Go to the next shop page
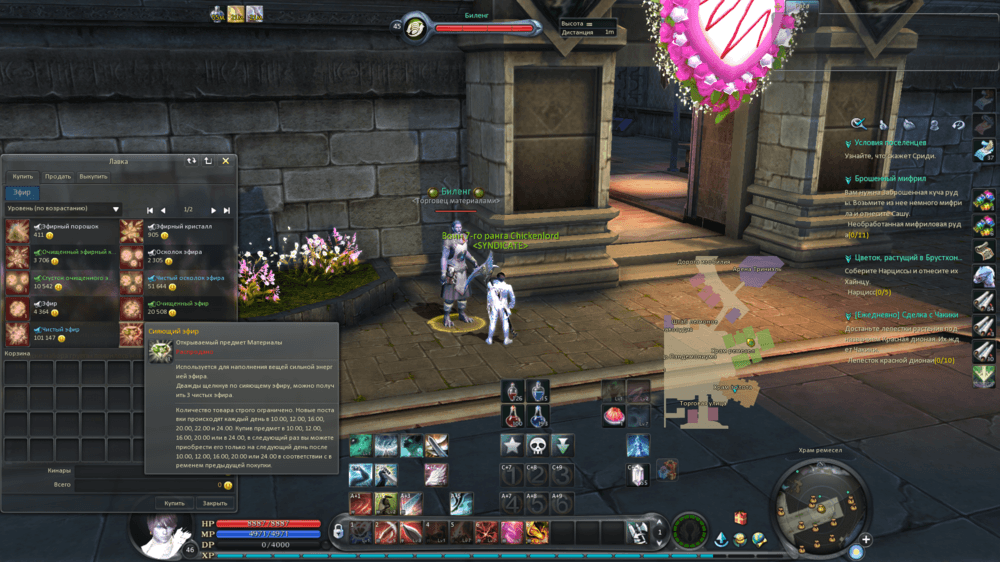1000x562 pixels. click(212, 210)
